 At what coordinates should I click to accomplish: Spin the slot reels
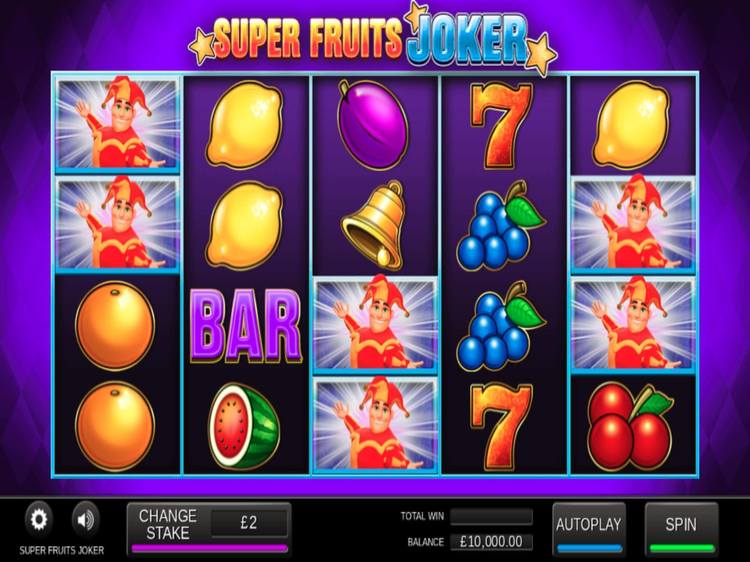coord(682,526)
